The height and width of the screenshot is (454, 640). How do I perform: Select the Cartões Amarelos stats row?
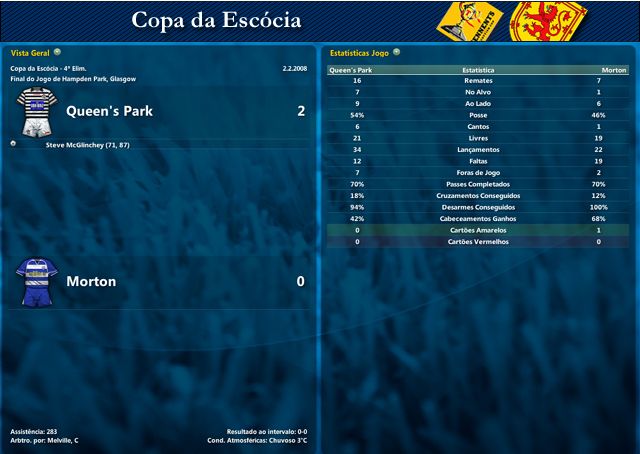(x=478, y=230)
